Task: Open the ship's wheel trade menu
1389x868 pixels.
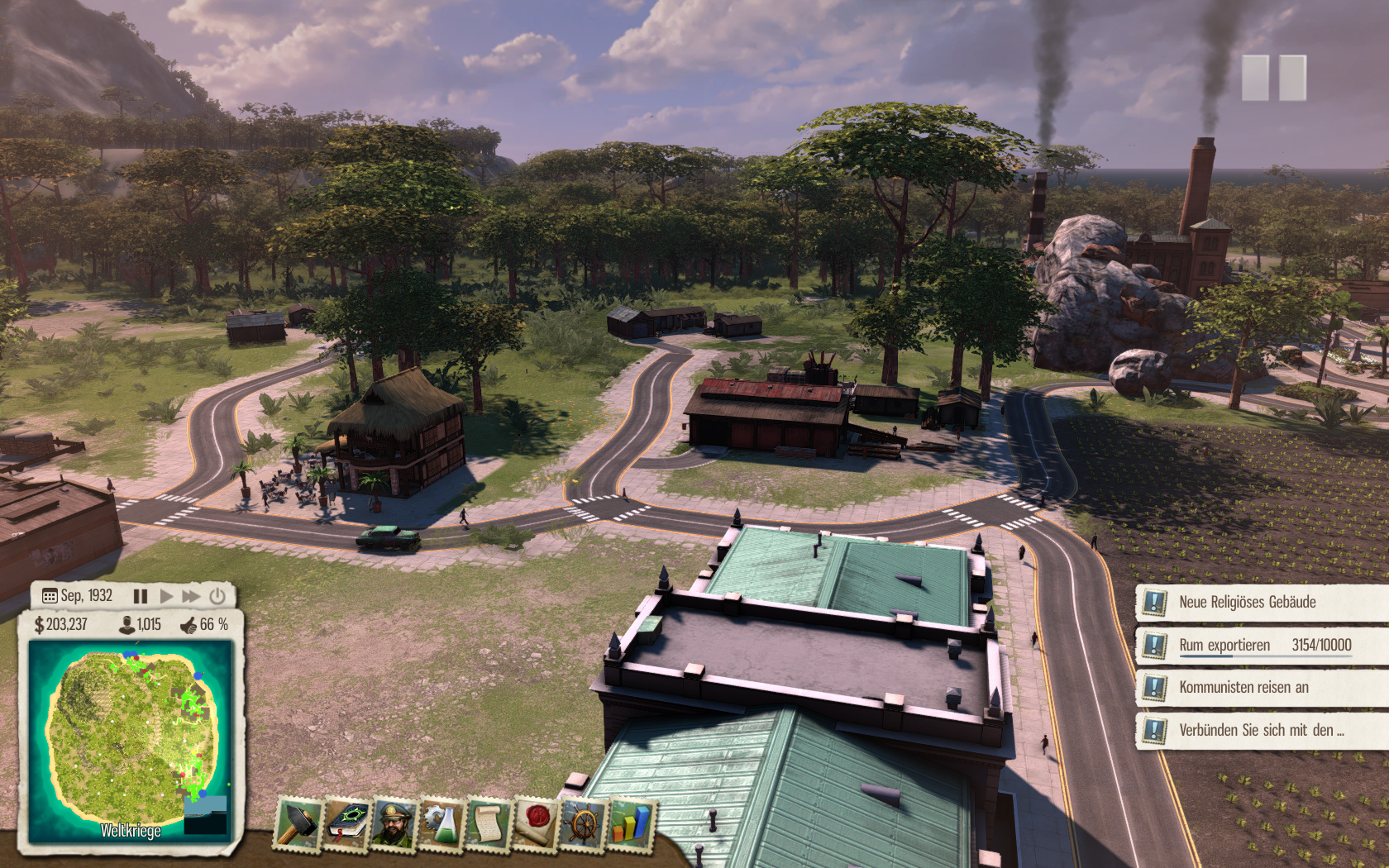Action: point(583,823)
